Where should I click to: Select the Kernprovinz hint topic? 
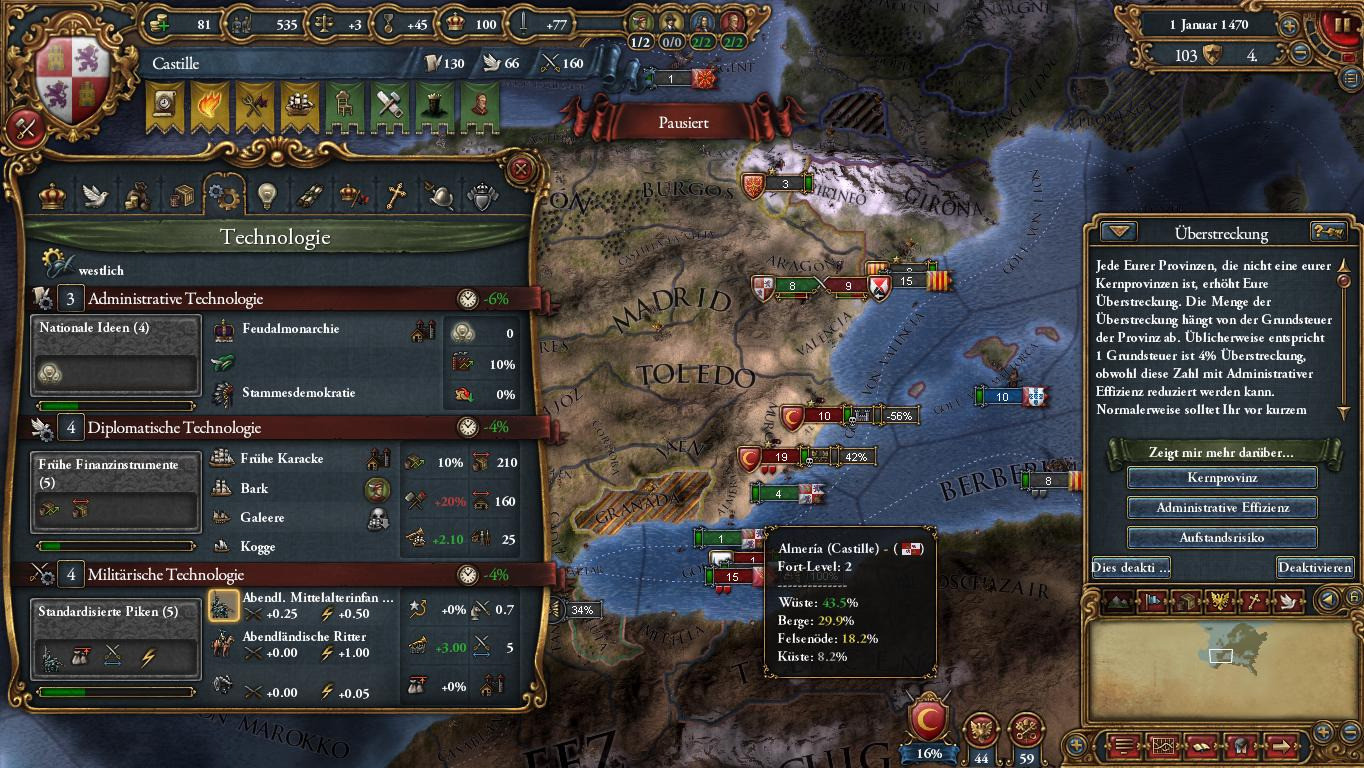1221,478
